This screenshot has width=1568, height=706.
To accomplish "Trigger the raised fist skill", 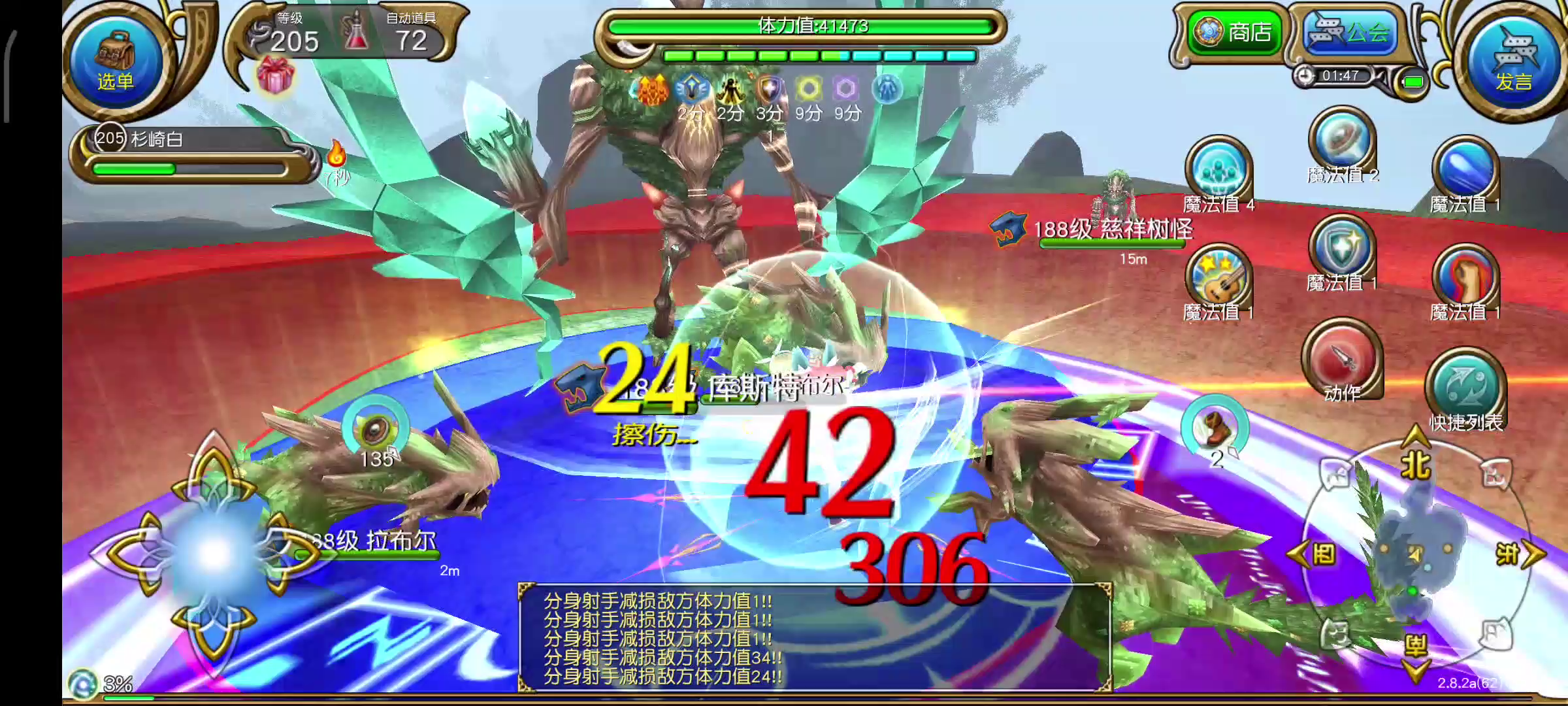I will [x=1465, y=278].
